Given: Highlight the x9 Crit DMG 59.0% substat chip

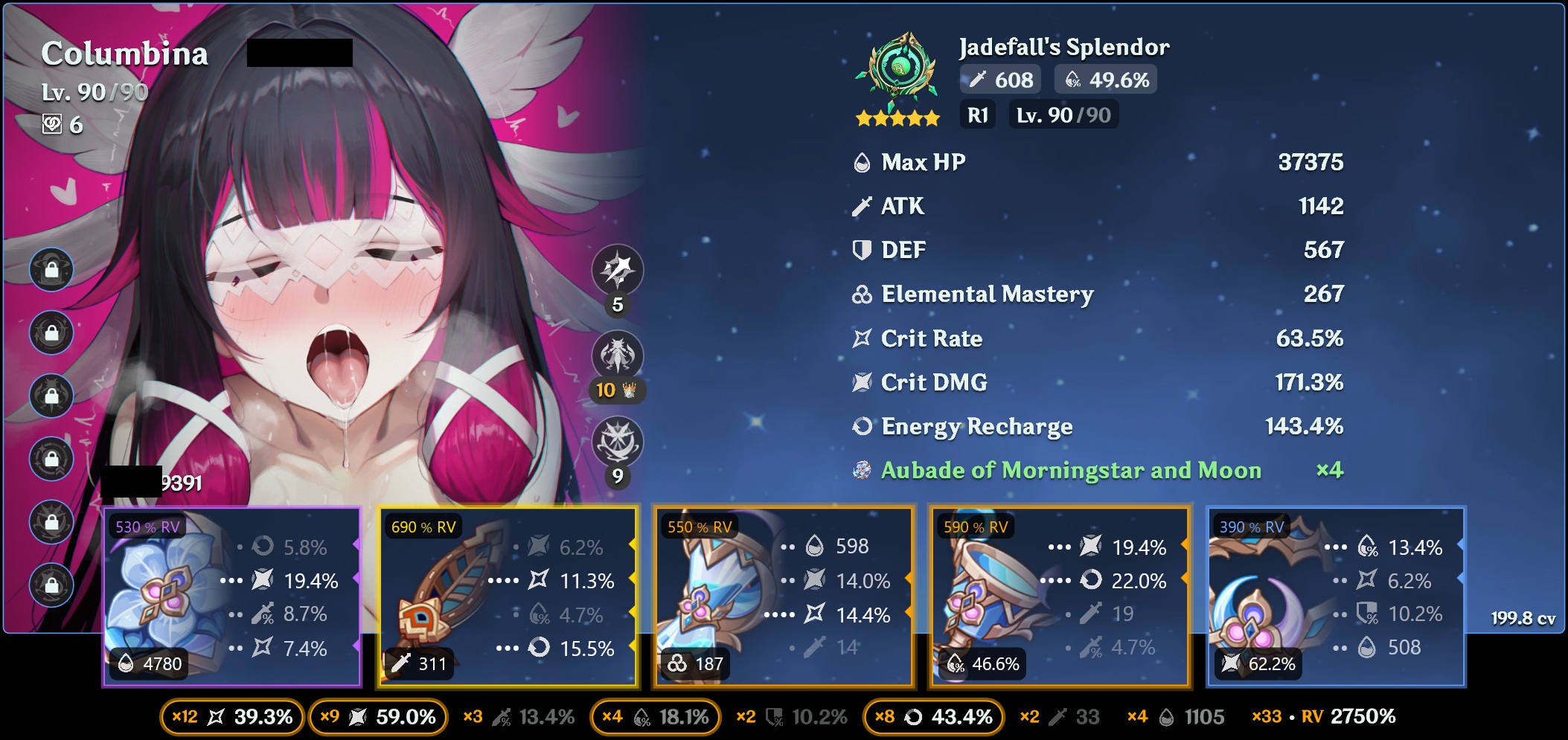Looking at the screenshot, I should pyautogui.click(x=377, y=717).
